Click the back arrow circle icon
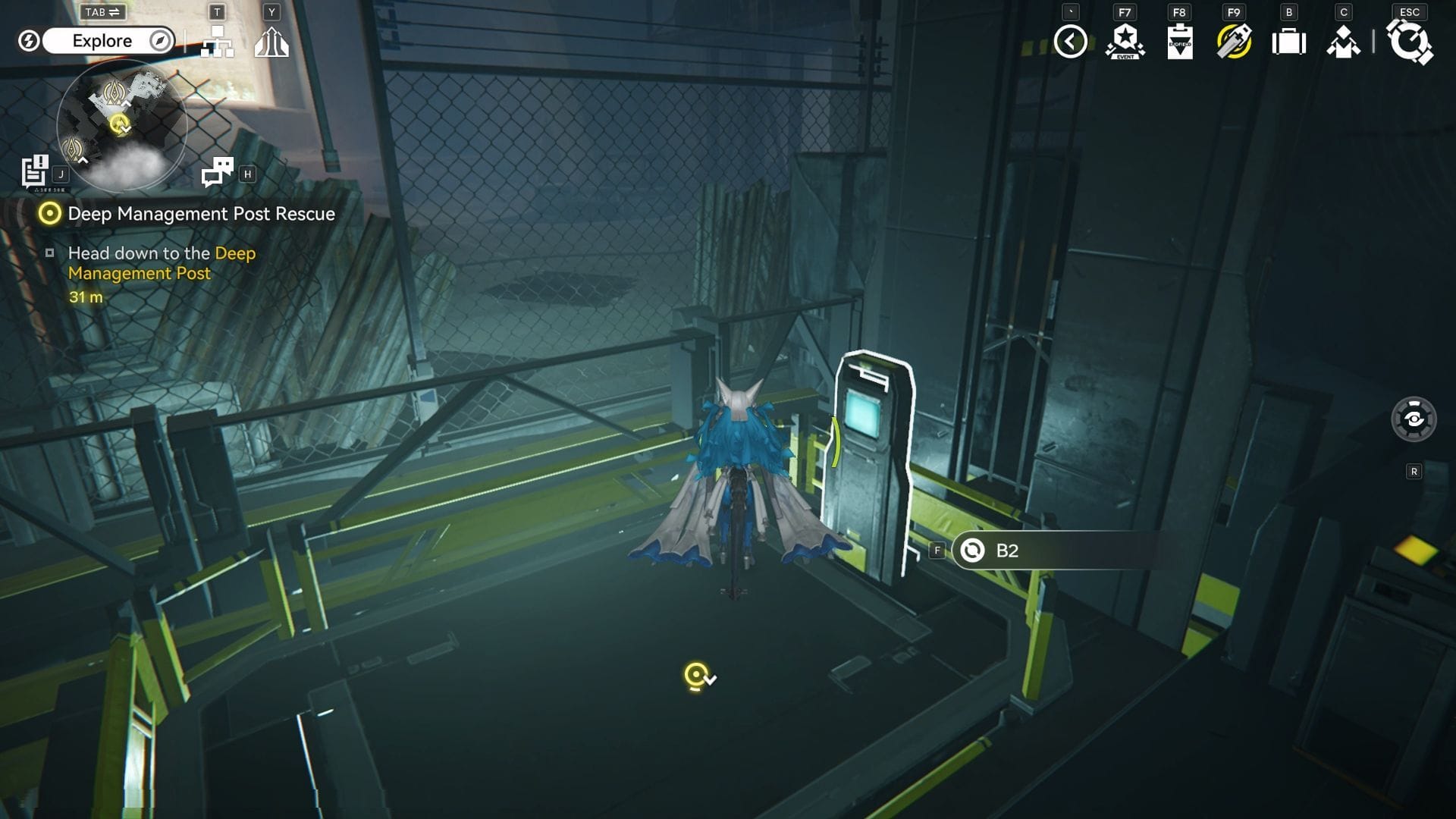Screen dimensions: 1456x819 tap(1070, 42)
